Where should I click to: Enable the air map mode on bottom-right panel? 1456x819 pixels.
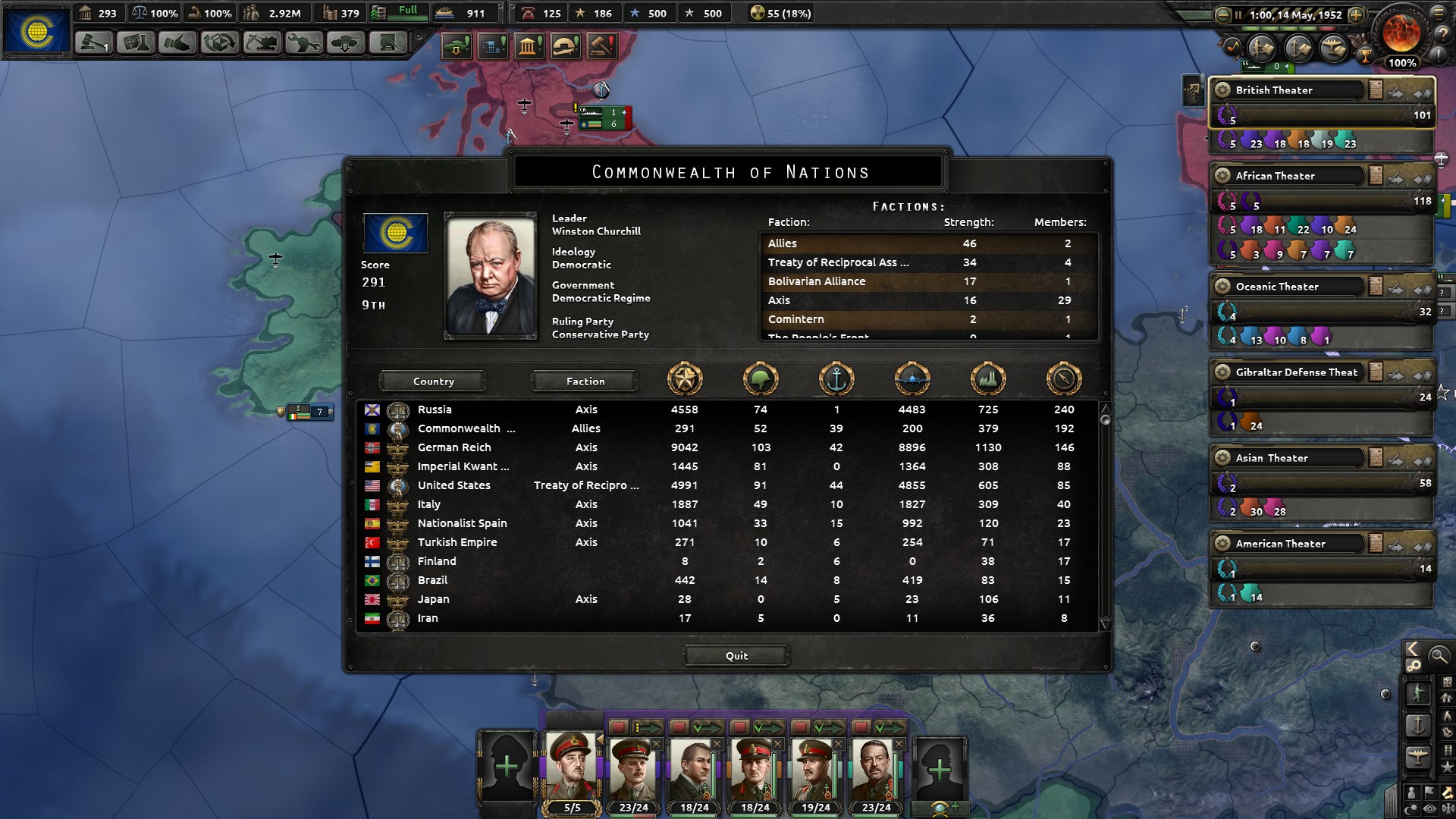point(1417,755)
